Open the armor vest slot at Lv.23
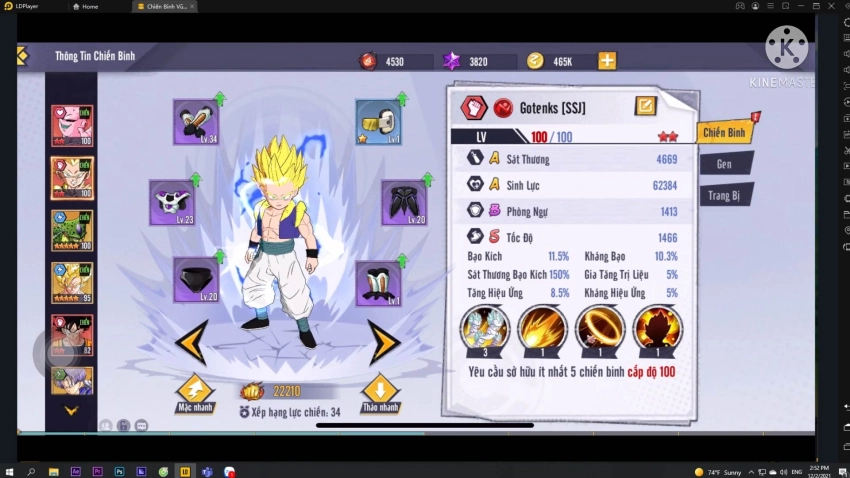The height and width of the screenshot is (478, 850). [172, 203]
